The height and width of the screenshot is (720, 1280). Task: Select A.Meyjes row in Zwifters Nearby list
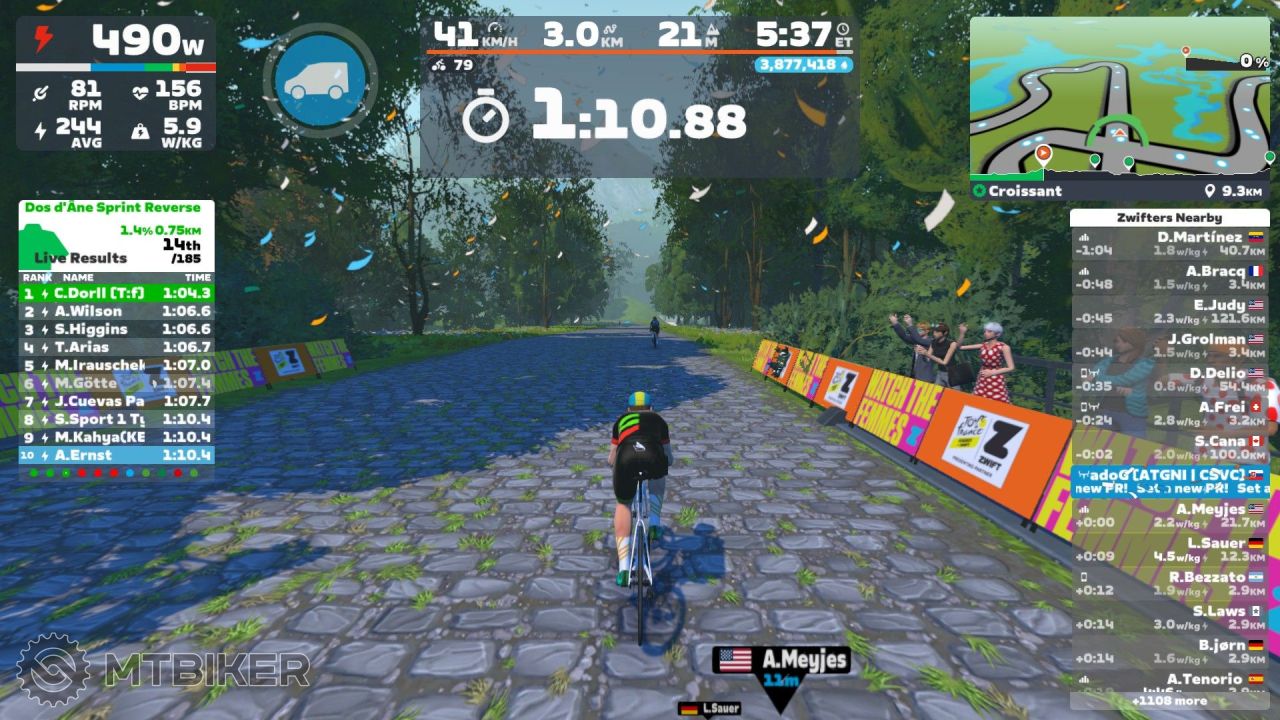coord(1169,516)
